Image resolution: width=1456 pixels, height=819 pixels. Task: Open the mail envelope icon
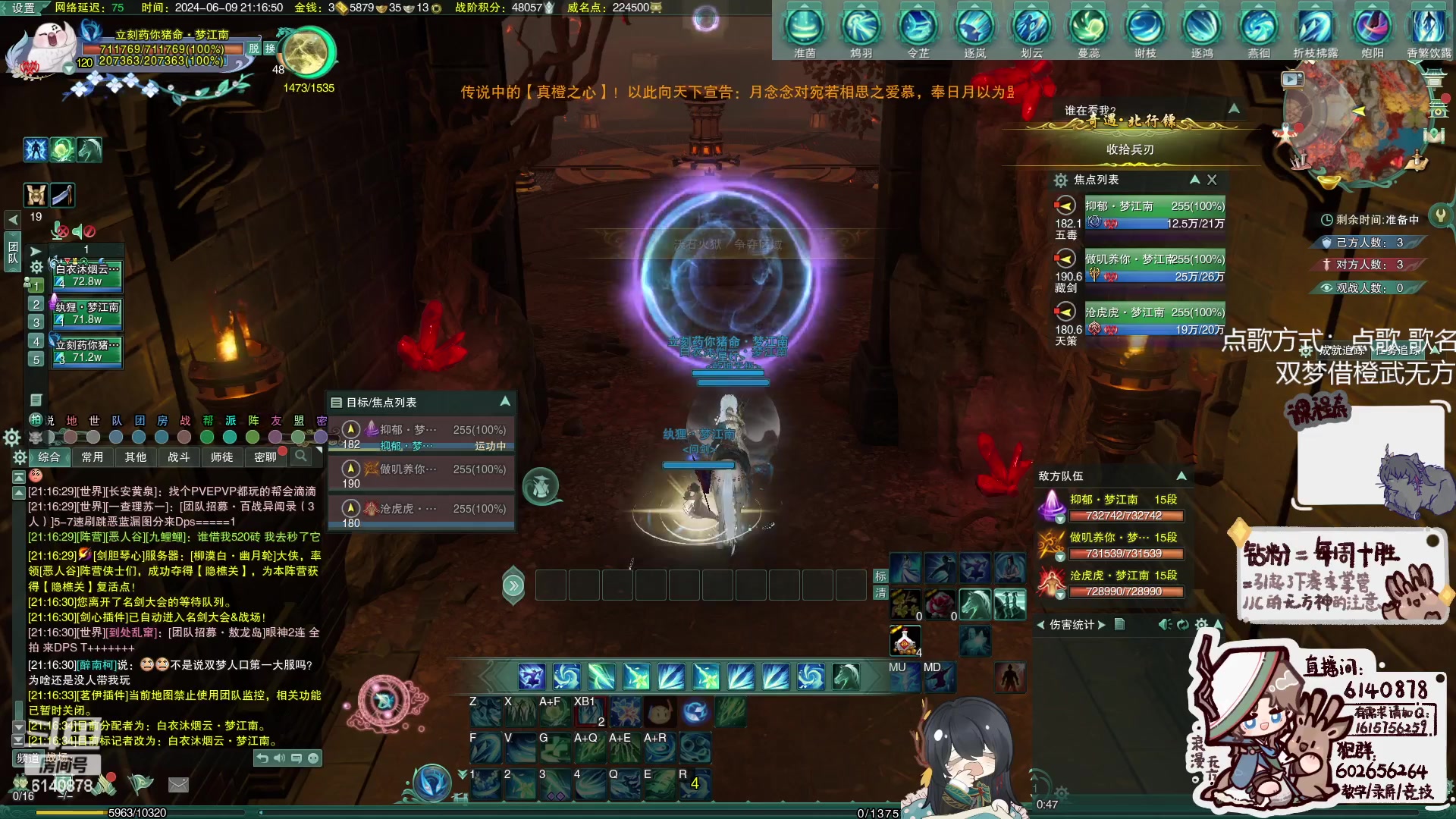[178, 785]
